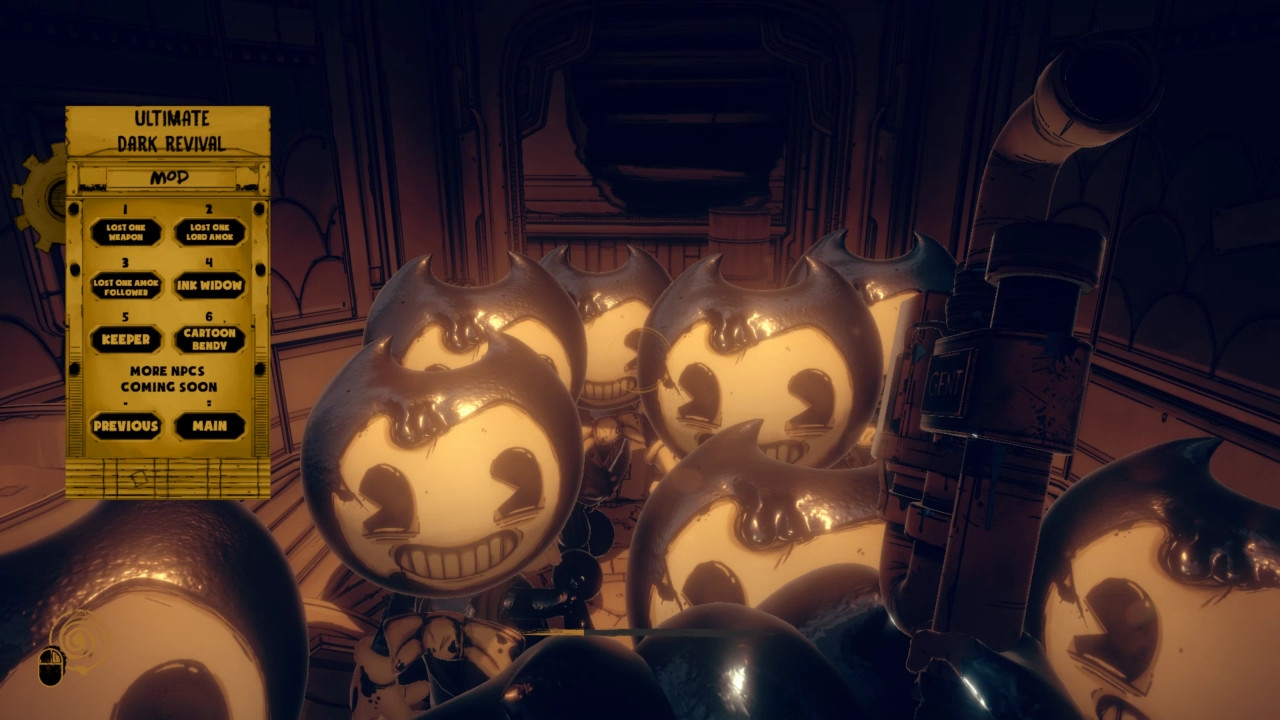Spawn the Lost One Weapon NPC
Viewport: 1280px width, 720px height.
(x=124, y=231)
